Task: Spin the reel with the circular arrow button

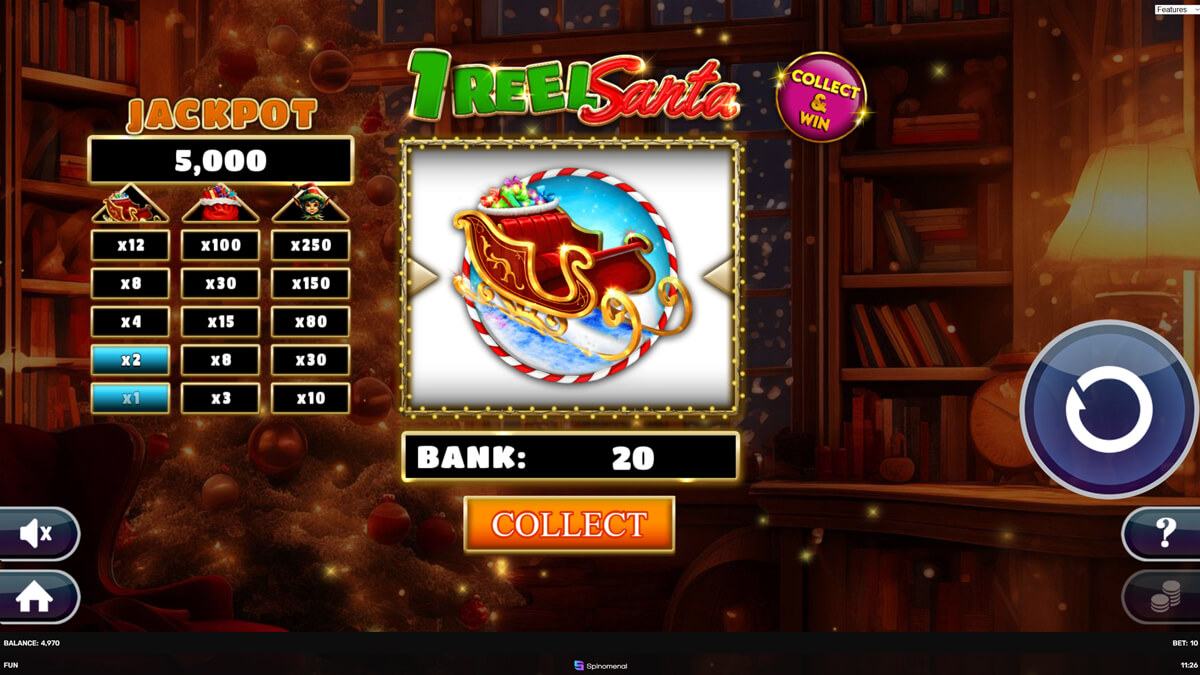Action: pyautogui.click(x=1108, y=409)
